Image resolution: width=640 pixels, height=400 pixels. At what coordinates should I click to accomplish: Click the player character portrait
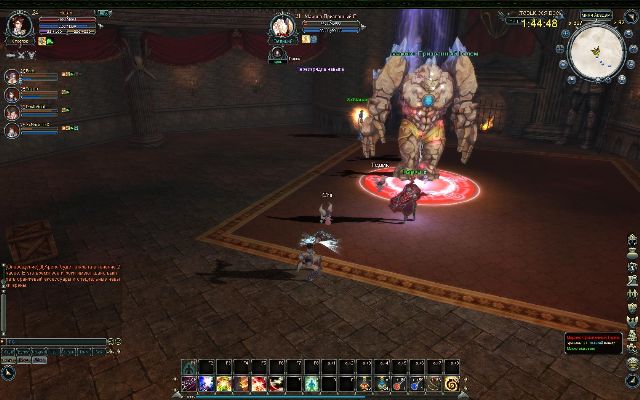click(x=20, y=26)
